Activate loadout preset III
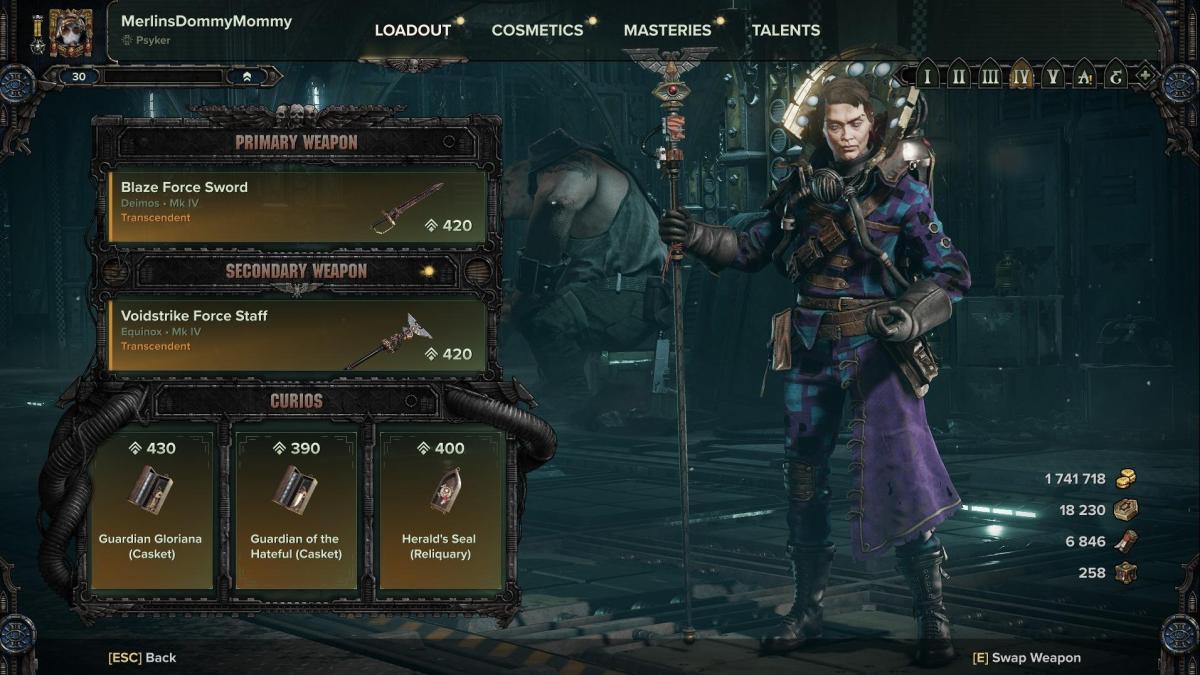Viewport: 1200px width, 675px height. click(x=989, y=76)
